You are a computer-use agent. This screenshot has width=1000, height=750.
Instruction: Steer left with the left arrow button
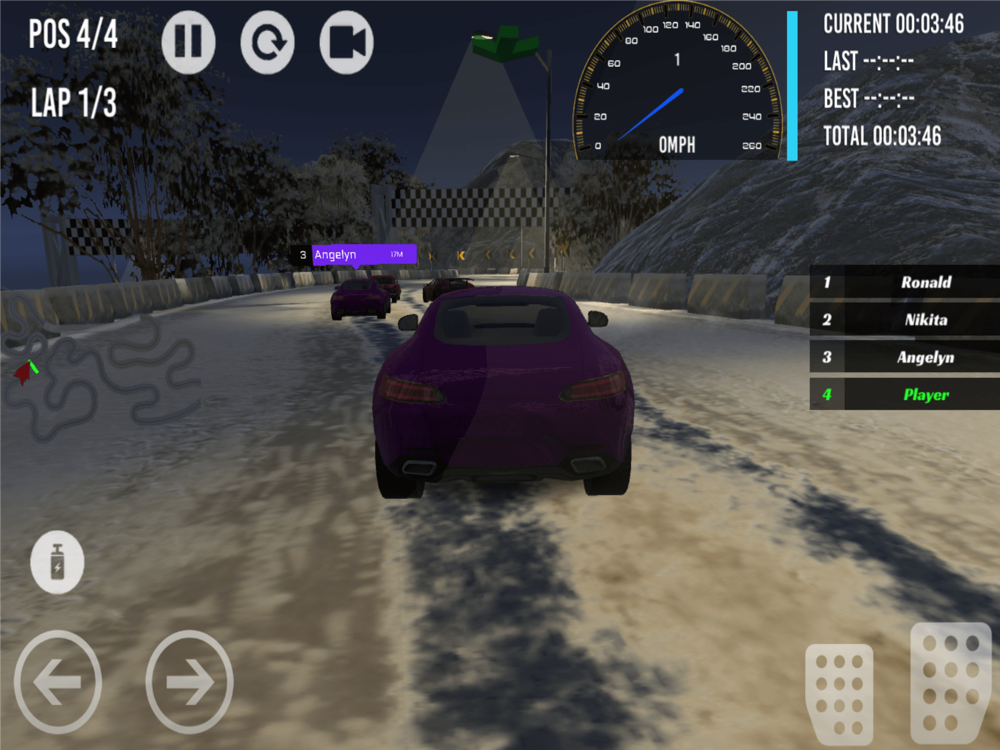pos(57,682)
